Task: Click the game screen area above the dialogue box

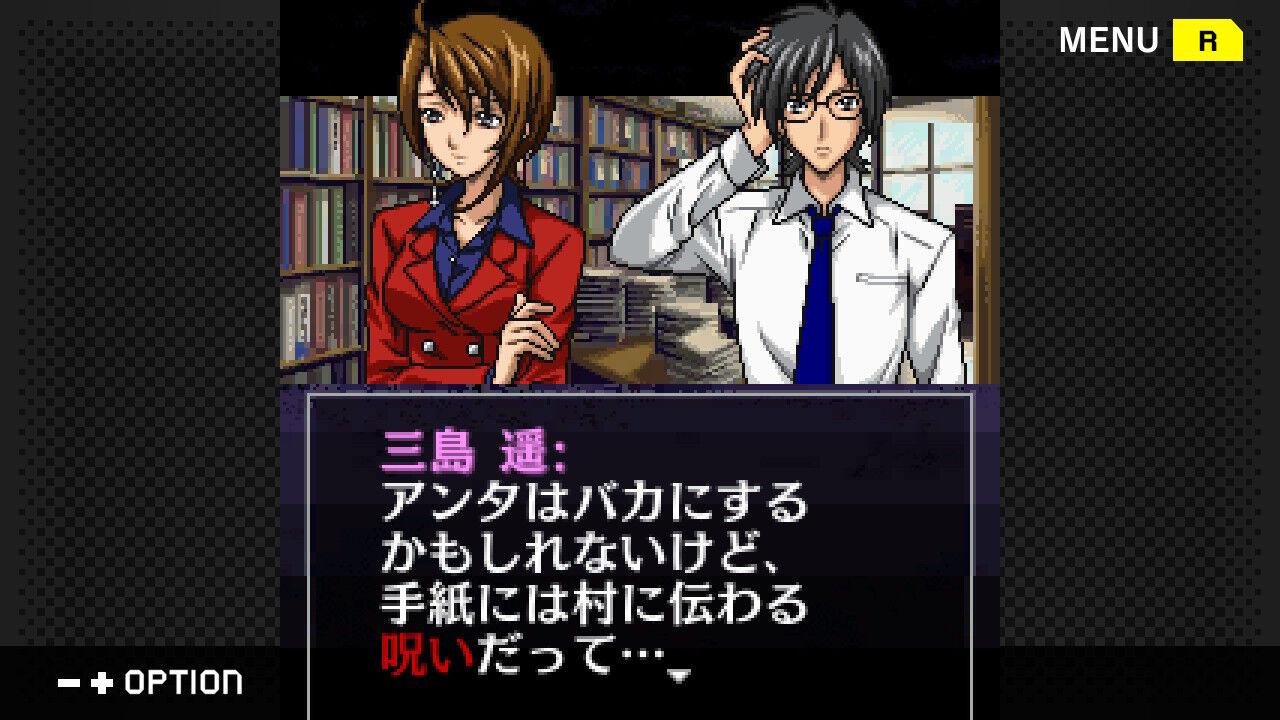Action: tap(640, 200)
